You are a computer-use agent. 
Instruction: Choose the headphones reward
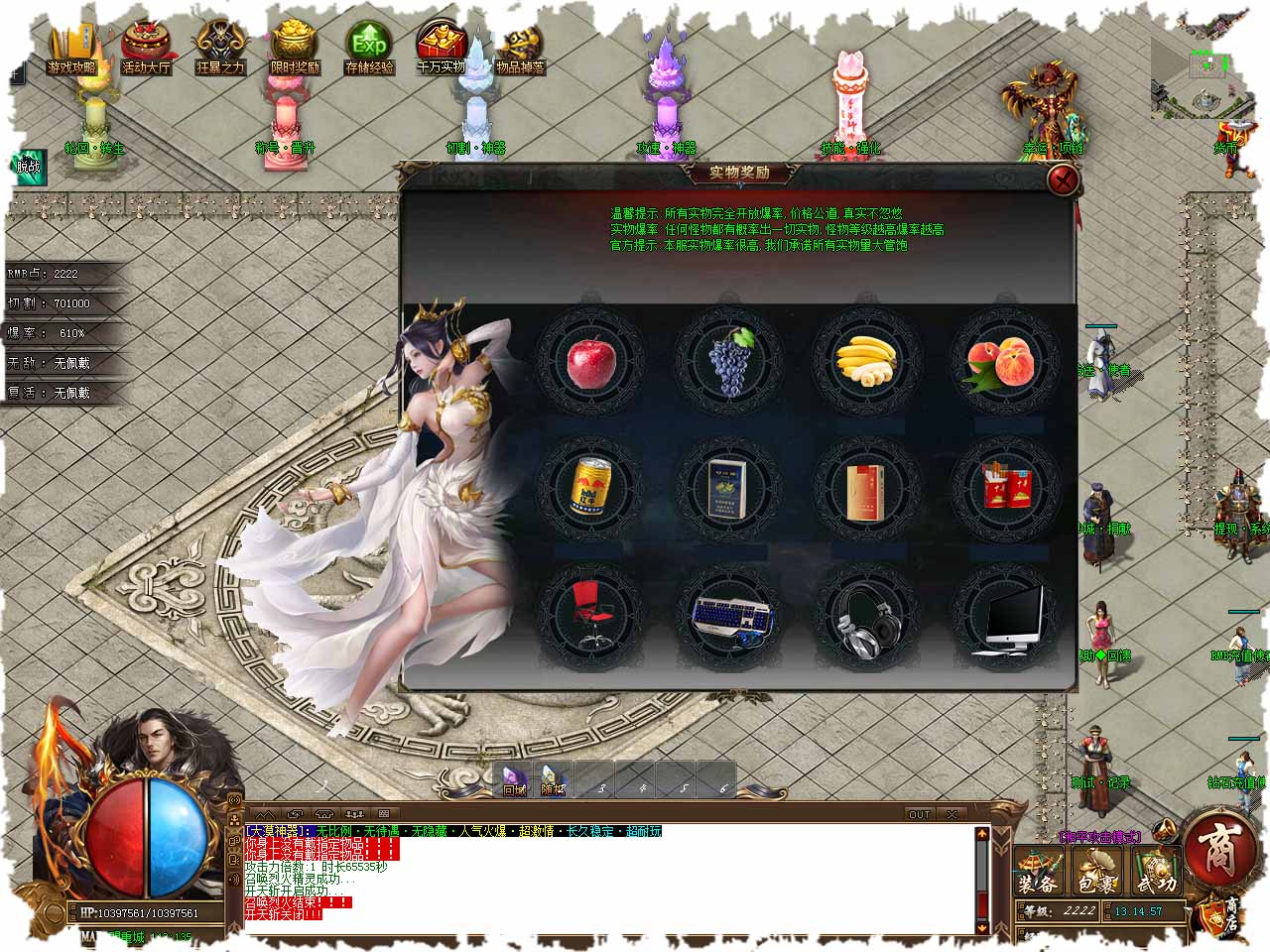click(x=866, y=617)
